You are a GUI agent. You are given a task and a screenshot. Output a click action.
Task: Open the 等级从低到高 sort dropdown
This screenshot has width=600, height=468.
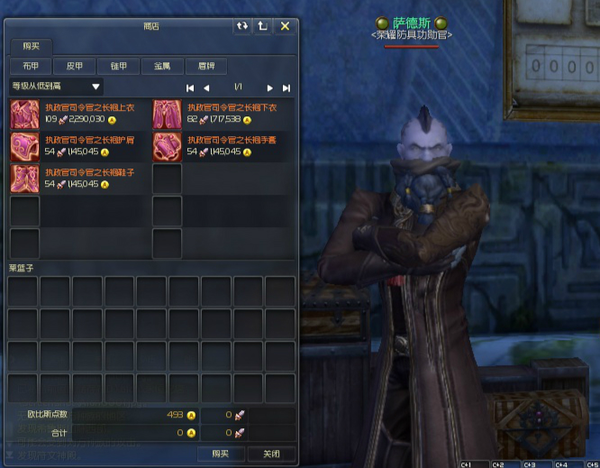tap(55, 87)
